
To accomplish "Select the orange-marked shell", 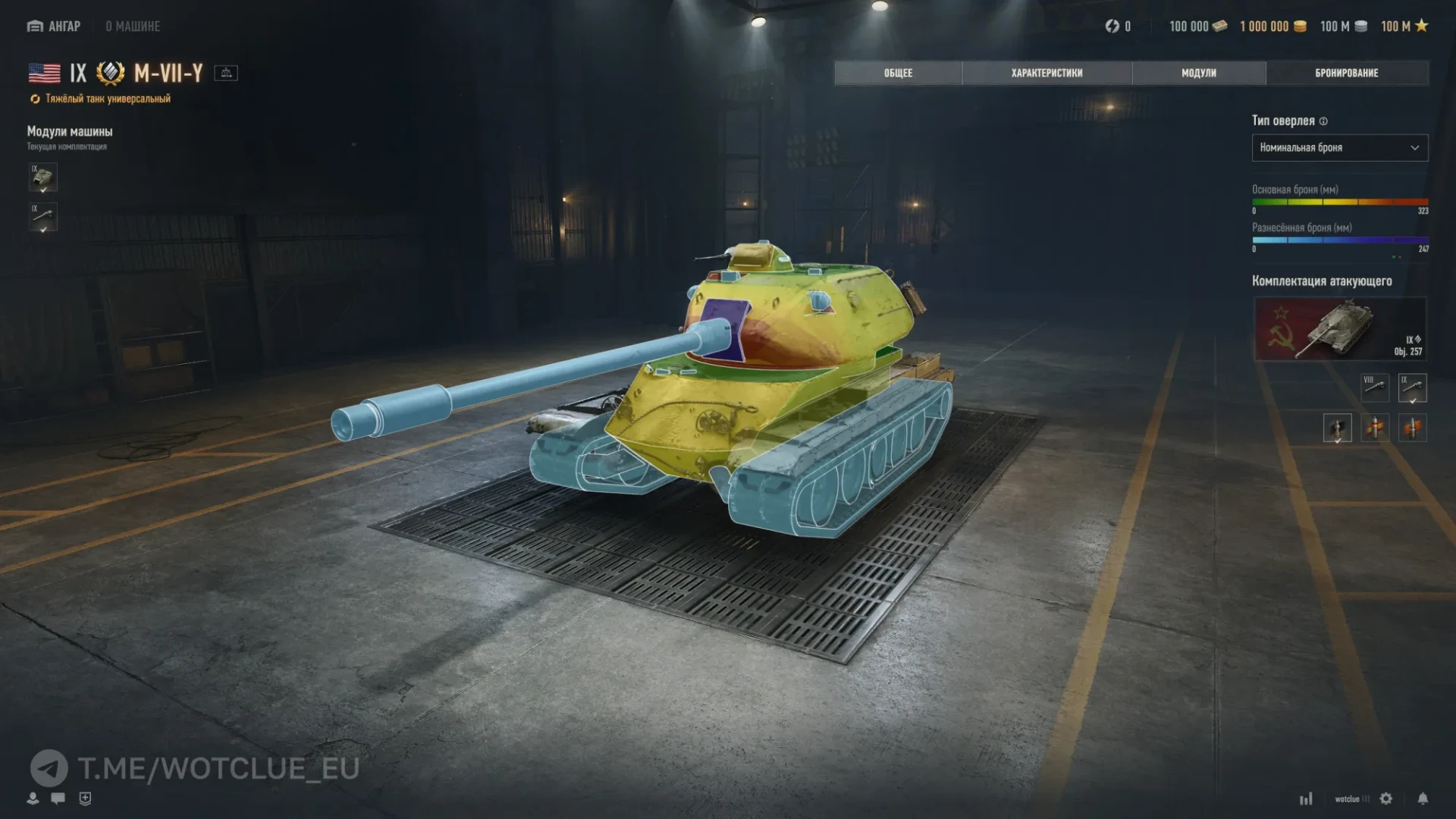I will [1412, 428].
